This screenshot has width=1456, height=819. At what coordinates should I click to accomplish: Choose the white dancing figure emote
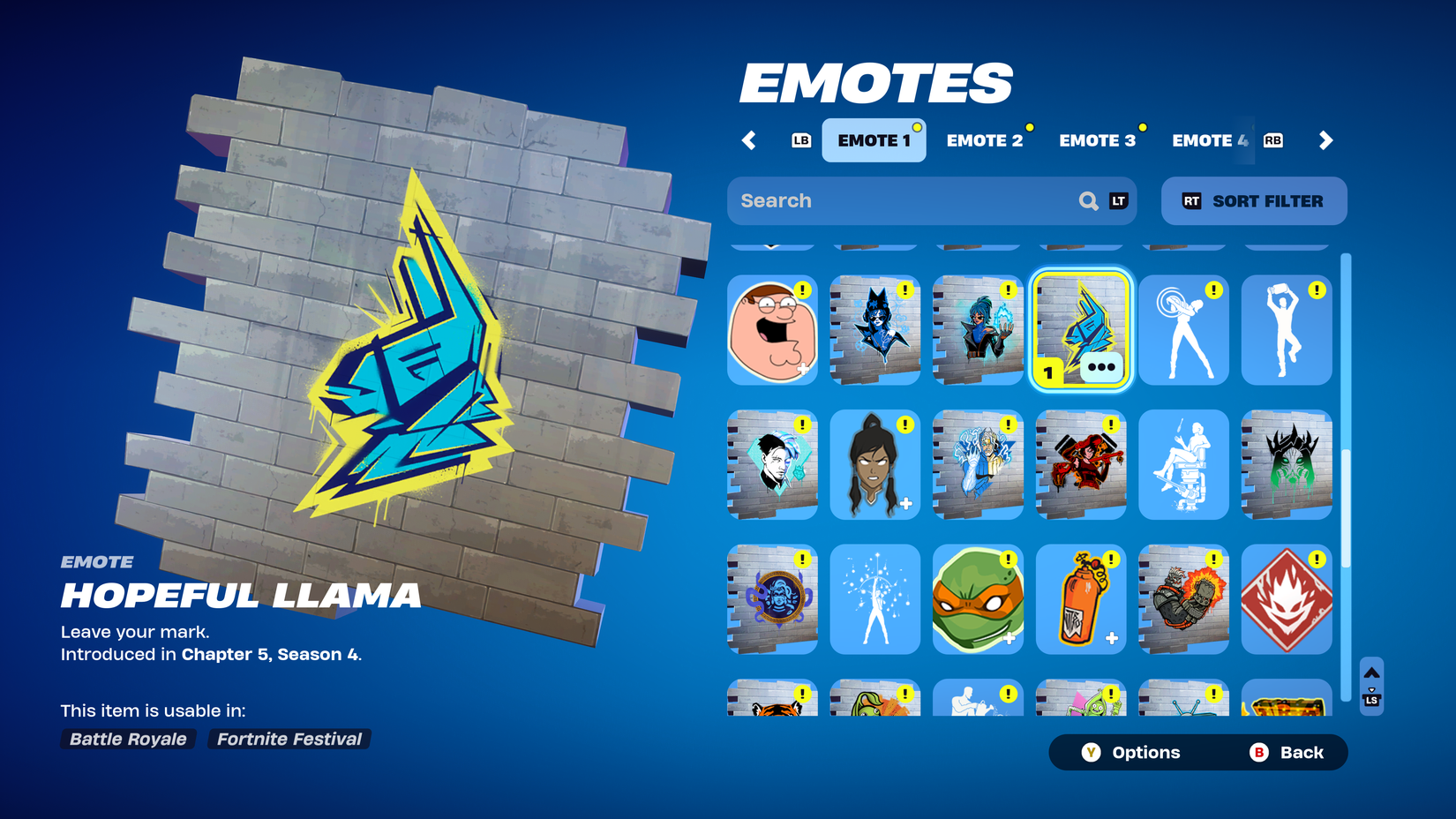pyautogui.click(x=1183, y=331)
